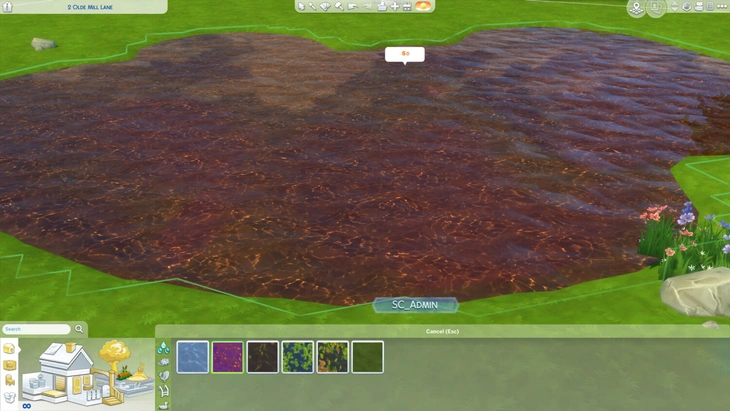Select the dark green plain water swatch
The width and height of the screenshot is (730, 411).
[368, 357]
